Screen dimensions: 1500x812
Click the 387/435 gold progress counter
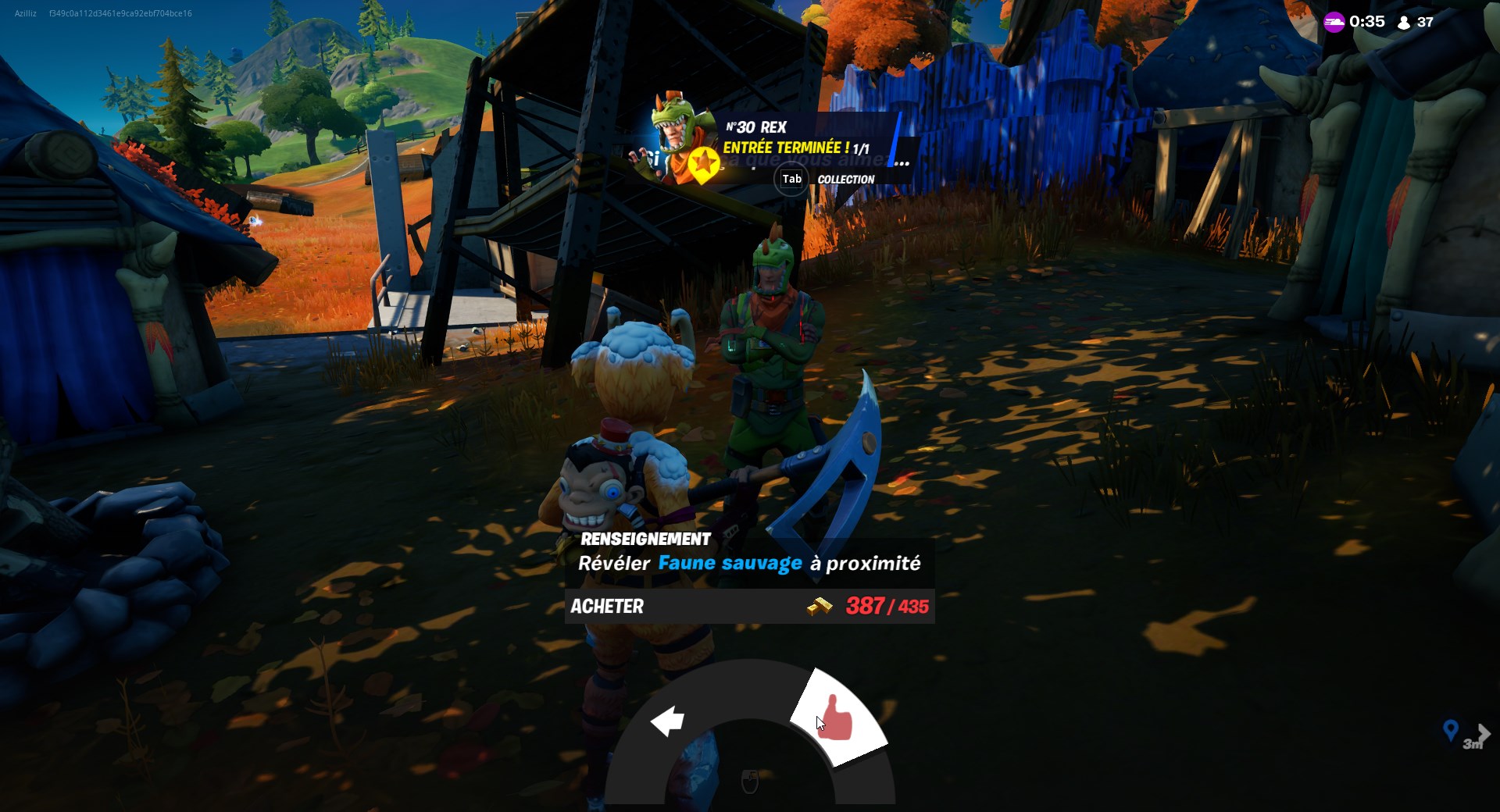pyautogui.click(x=885, y=607)
